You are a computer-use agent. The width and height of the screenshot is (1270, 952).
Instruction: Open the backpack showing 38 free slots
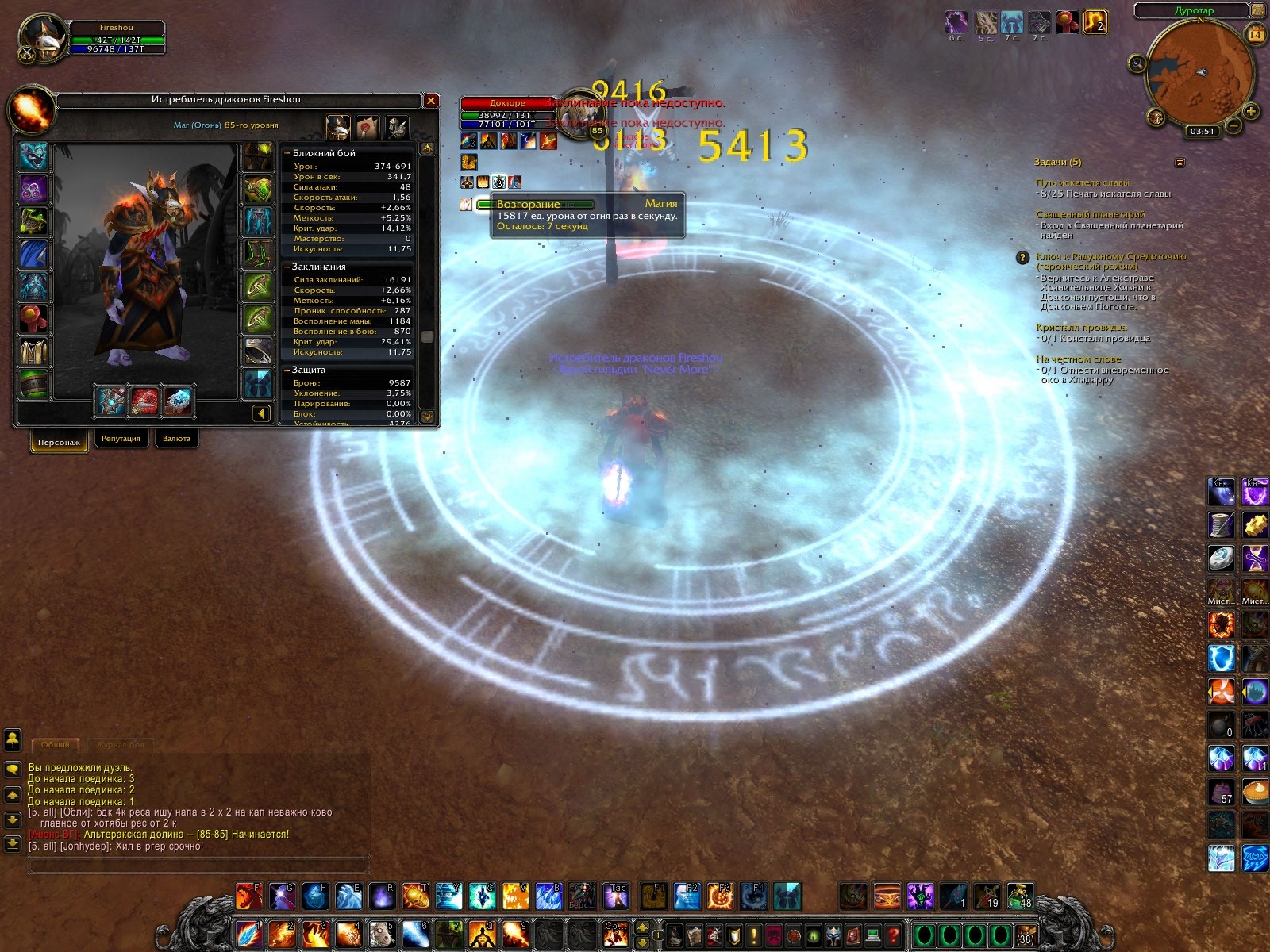coord(1026,935)
